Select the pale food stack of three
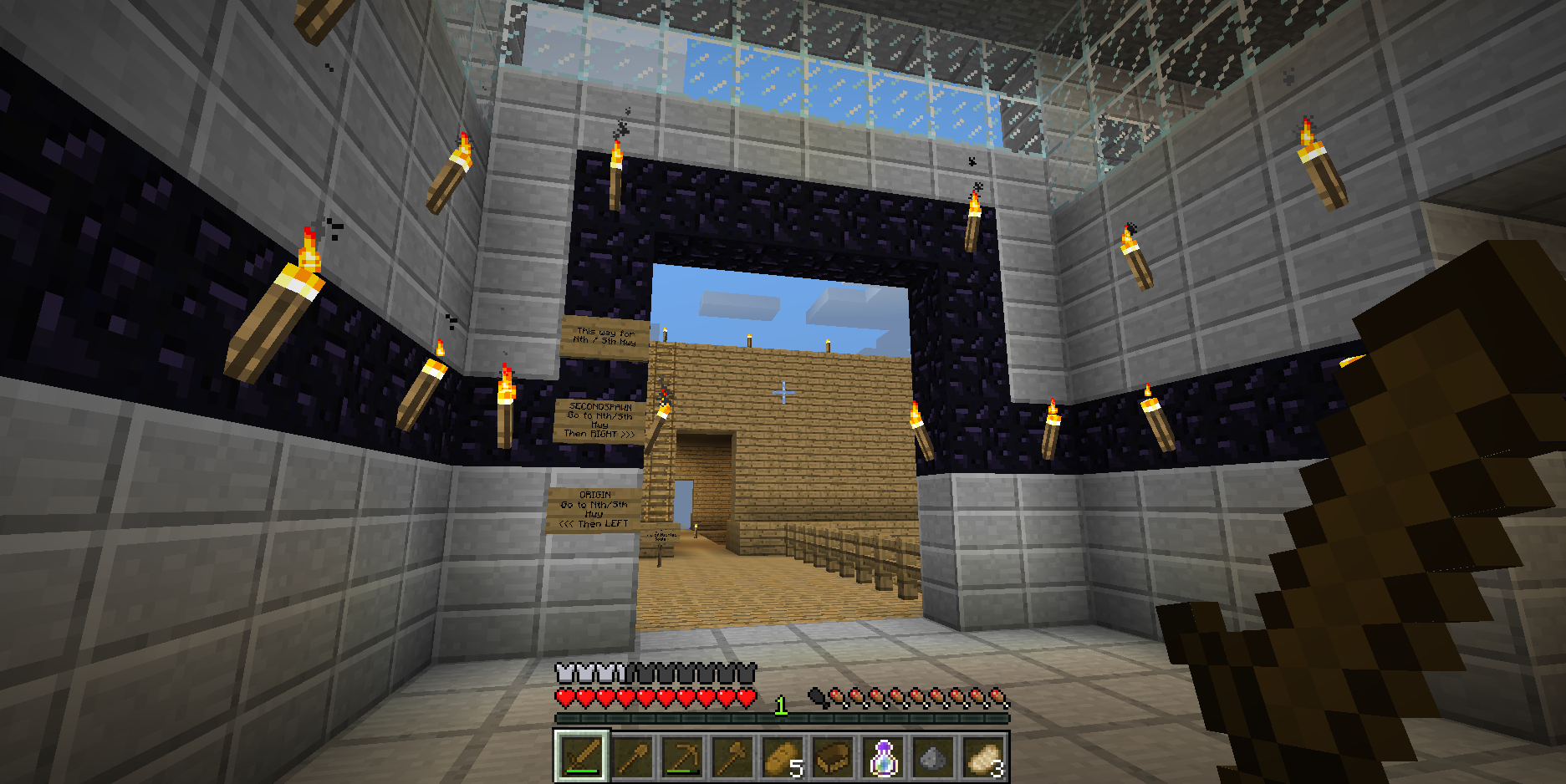This screenshot has width=1566, height=784. (x=983, y=757)
